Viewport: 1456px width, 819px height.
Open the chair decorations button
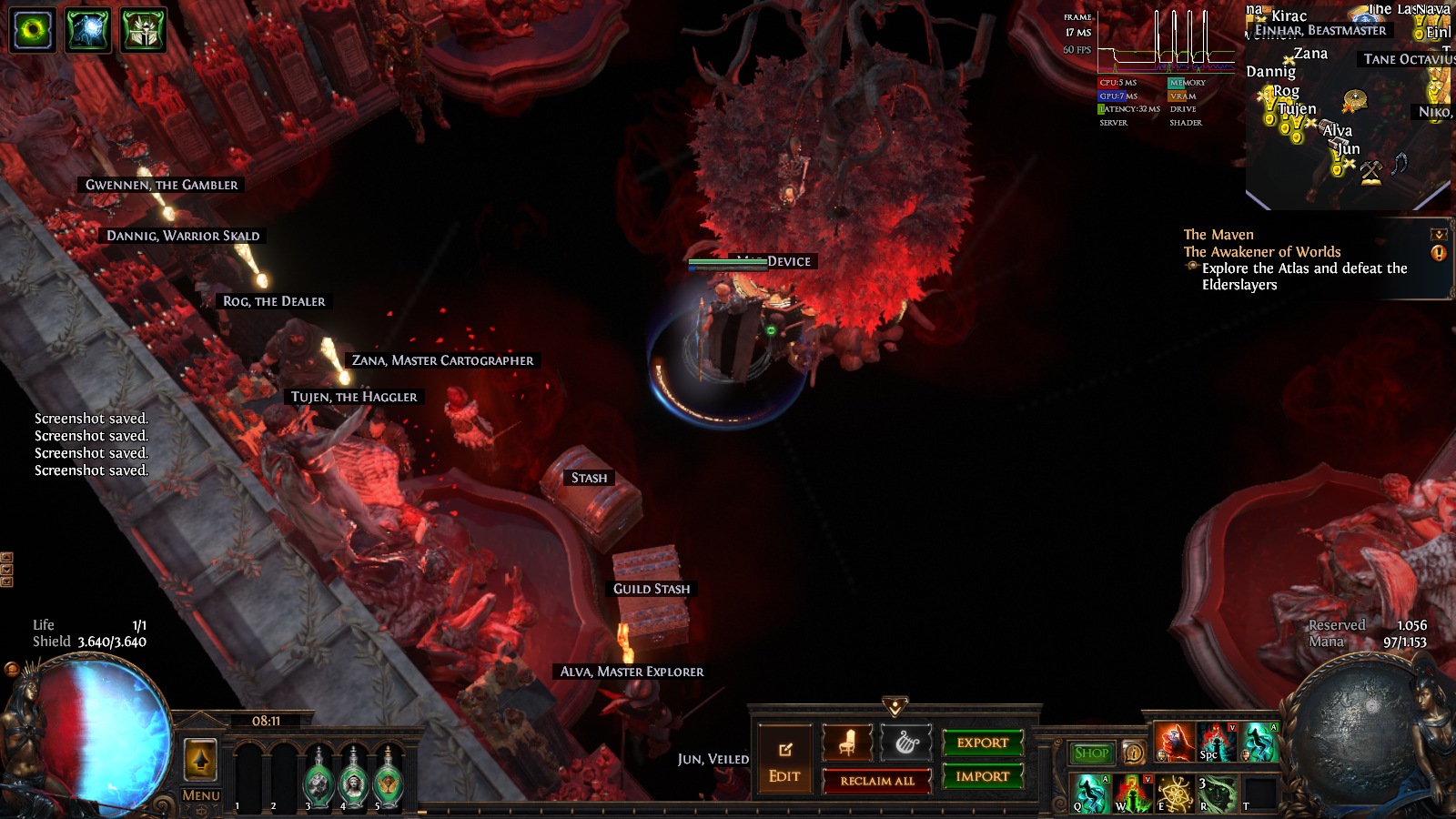click(847, 743)
